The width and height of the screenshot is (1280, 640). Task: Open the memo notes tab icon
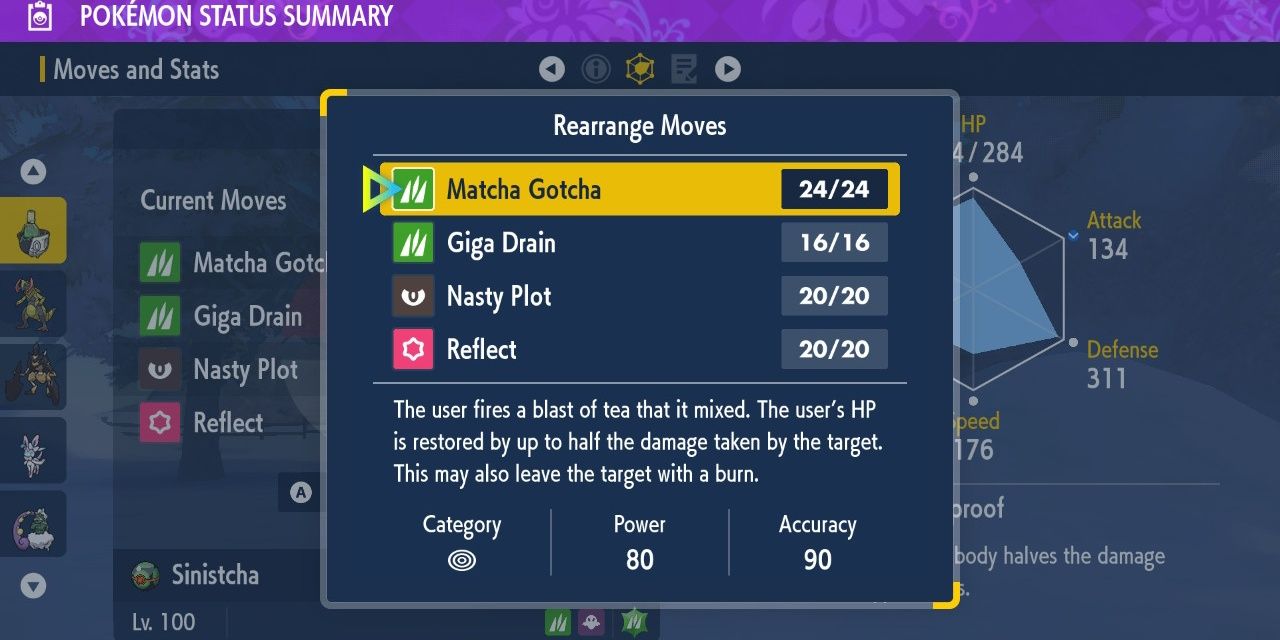[684, 69]
